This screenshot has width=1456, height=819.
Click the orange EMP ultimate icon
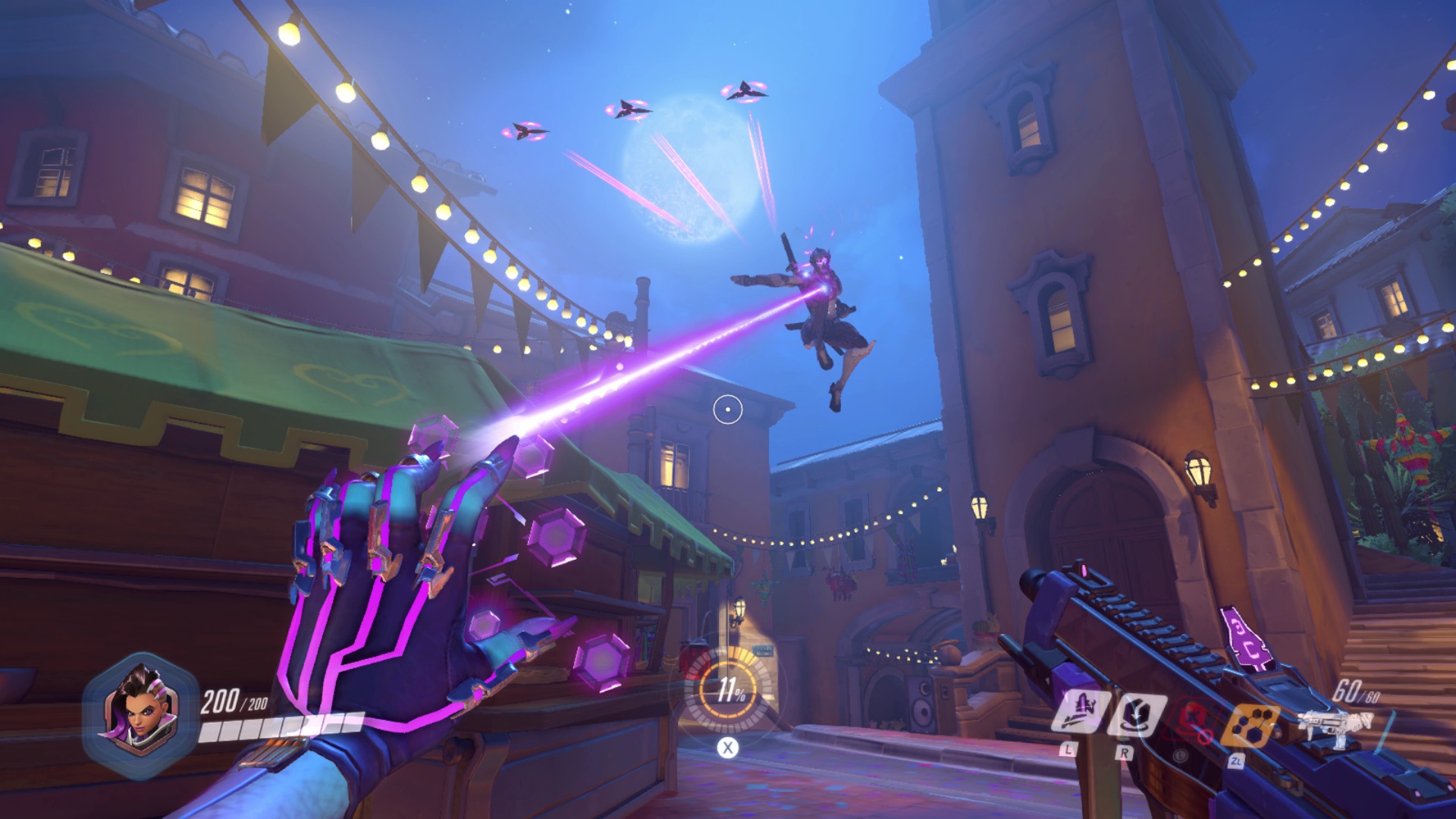tap(1251, 723)
